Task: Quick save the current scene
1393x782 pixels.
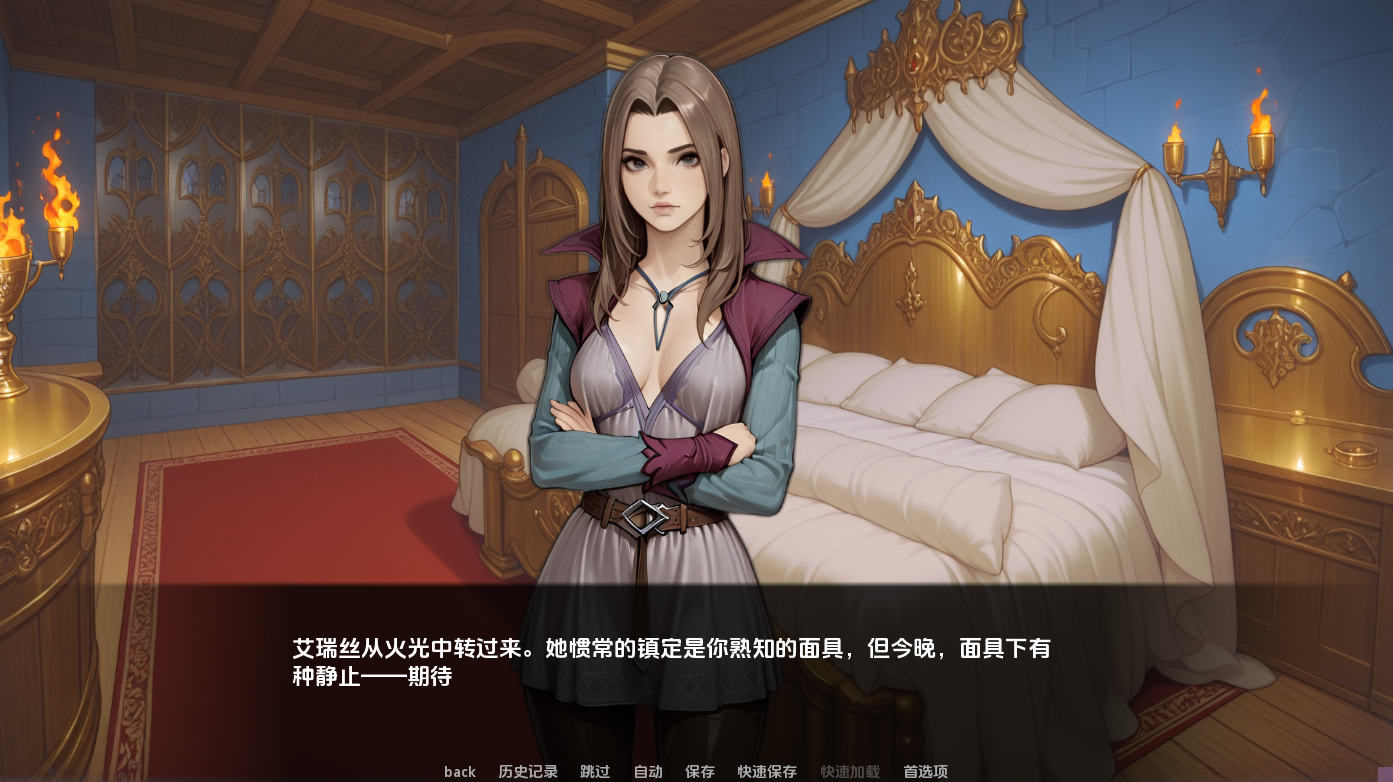Action: point(766,771)
